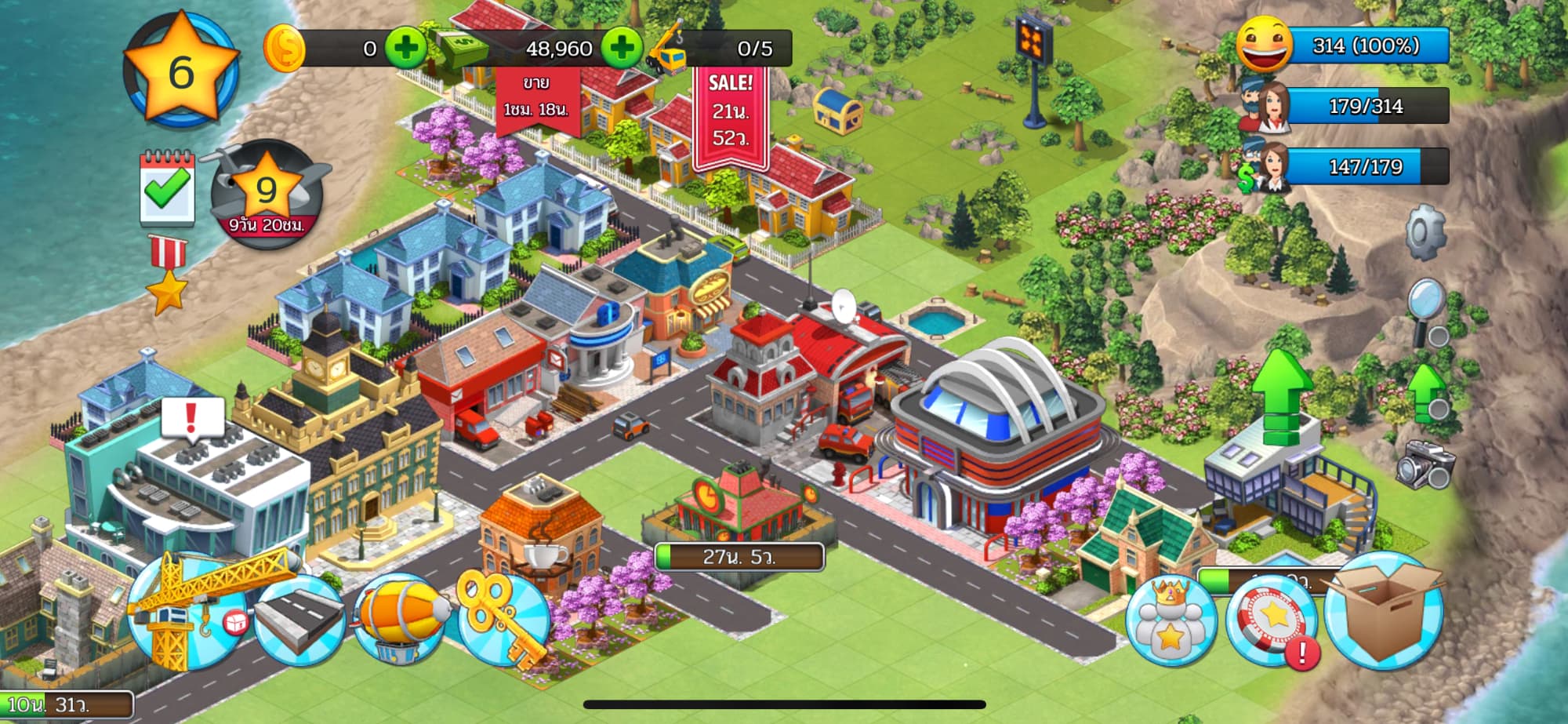This screenshot has height=724, width=1568.
Task: Buy coins with the green plus button
Action: pyautogui.click(x=405, y=49)
